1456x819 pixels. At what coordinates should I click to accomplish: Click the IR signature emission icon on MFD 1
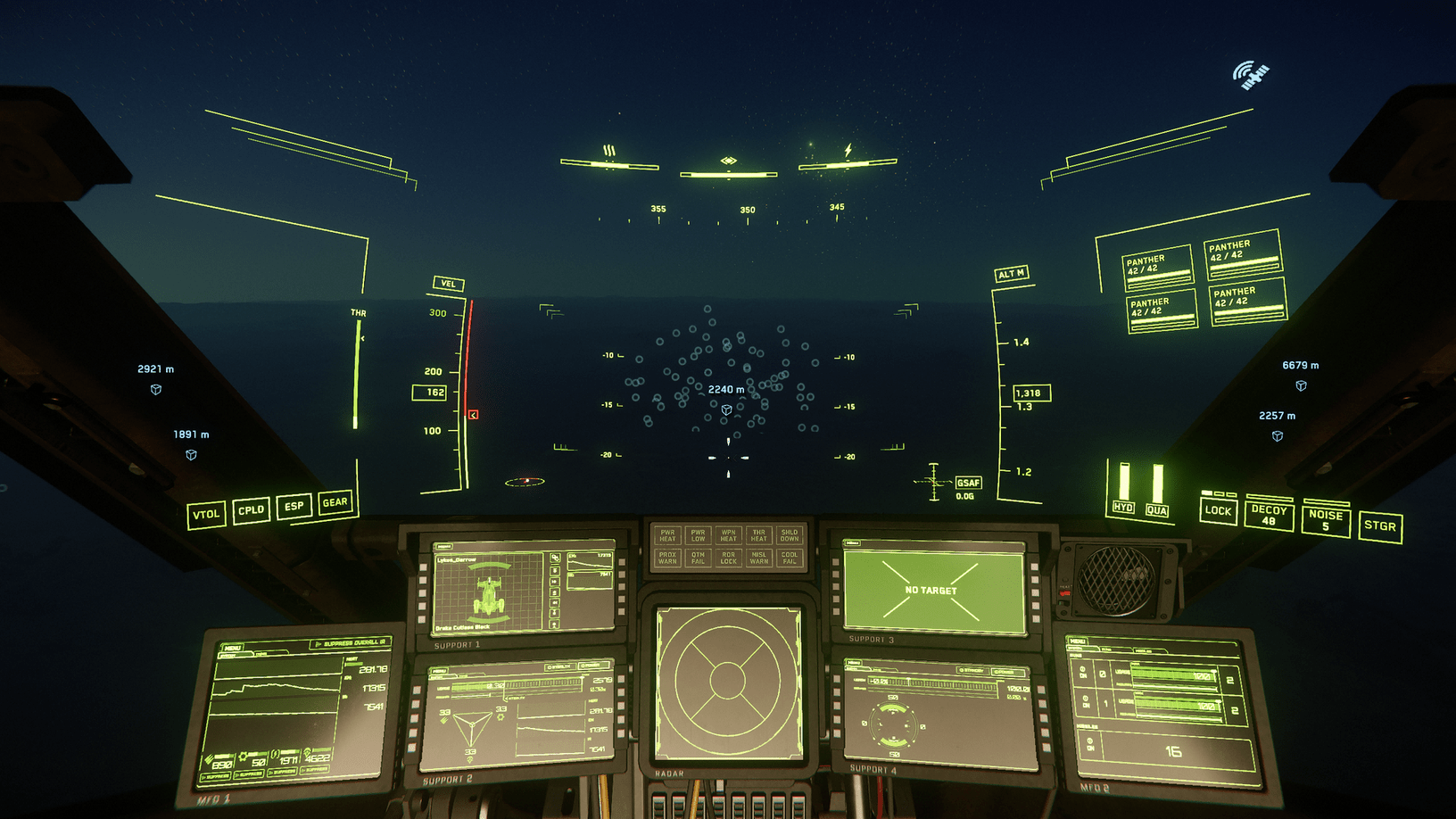click(x=306, y=753)
